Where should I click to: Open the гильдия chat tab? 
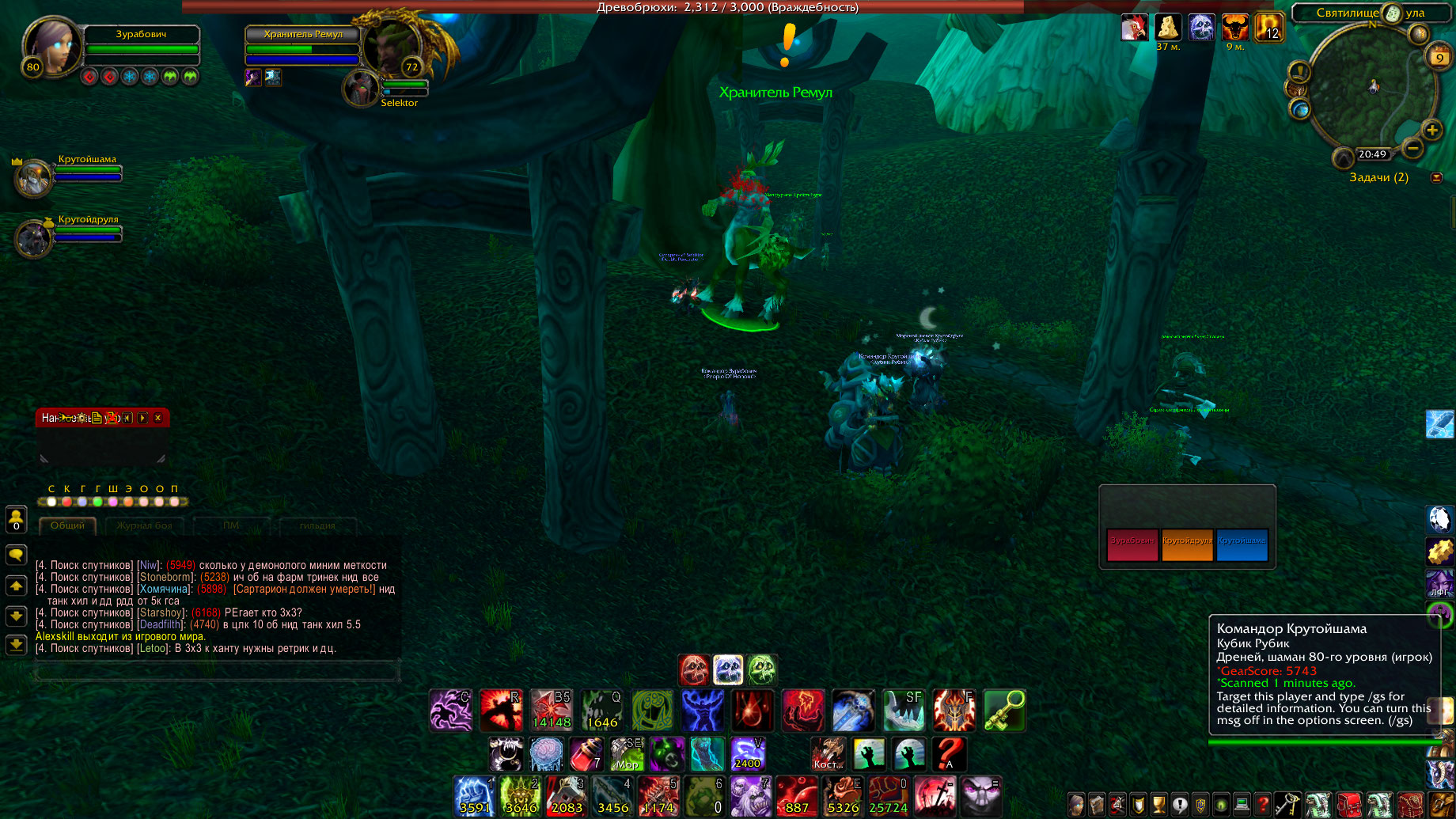click(317, 525)
